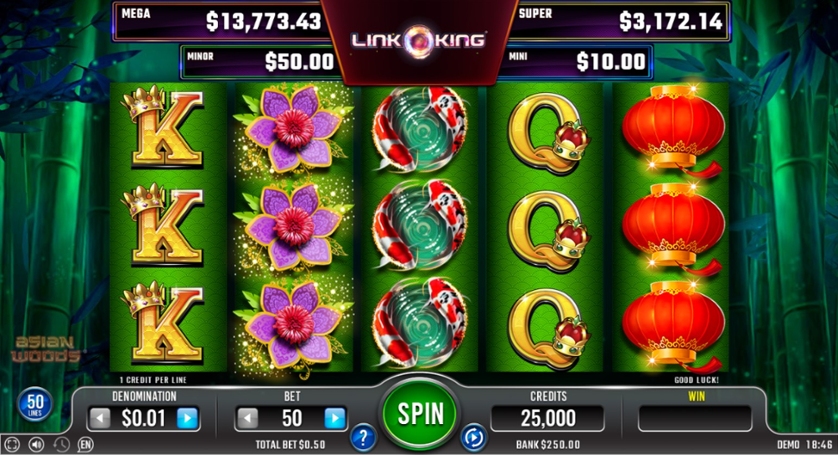Open the history clock icon
The width and height of the screenshot is (838, 455).
(61, 444)
